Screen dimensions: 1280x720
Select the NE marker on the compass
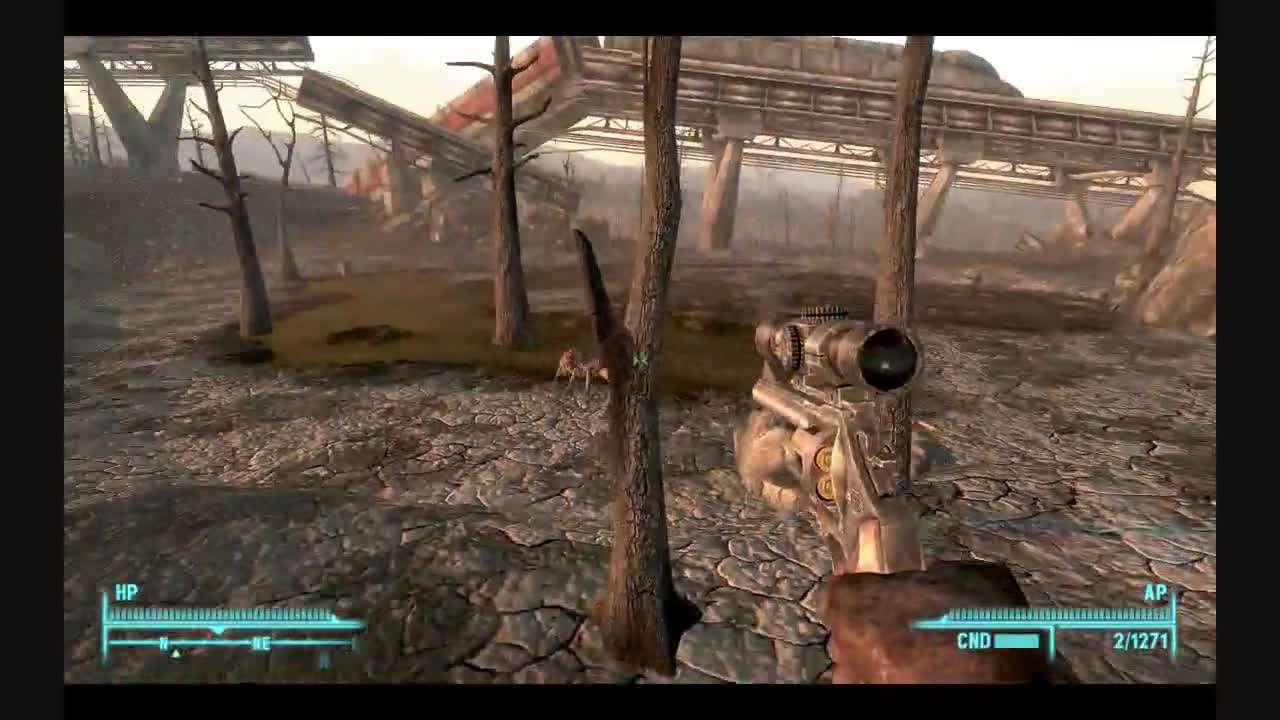(x=263, y=643)
